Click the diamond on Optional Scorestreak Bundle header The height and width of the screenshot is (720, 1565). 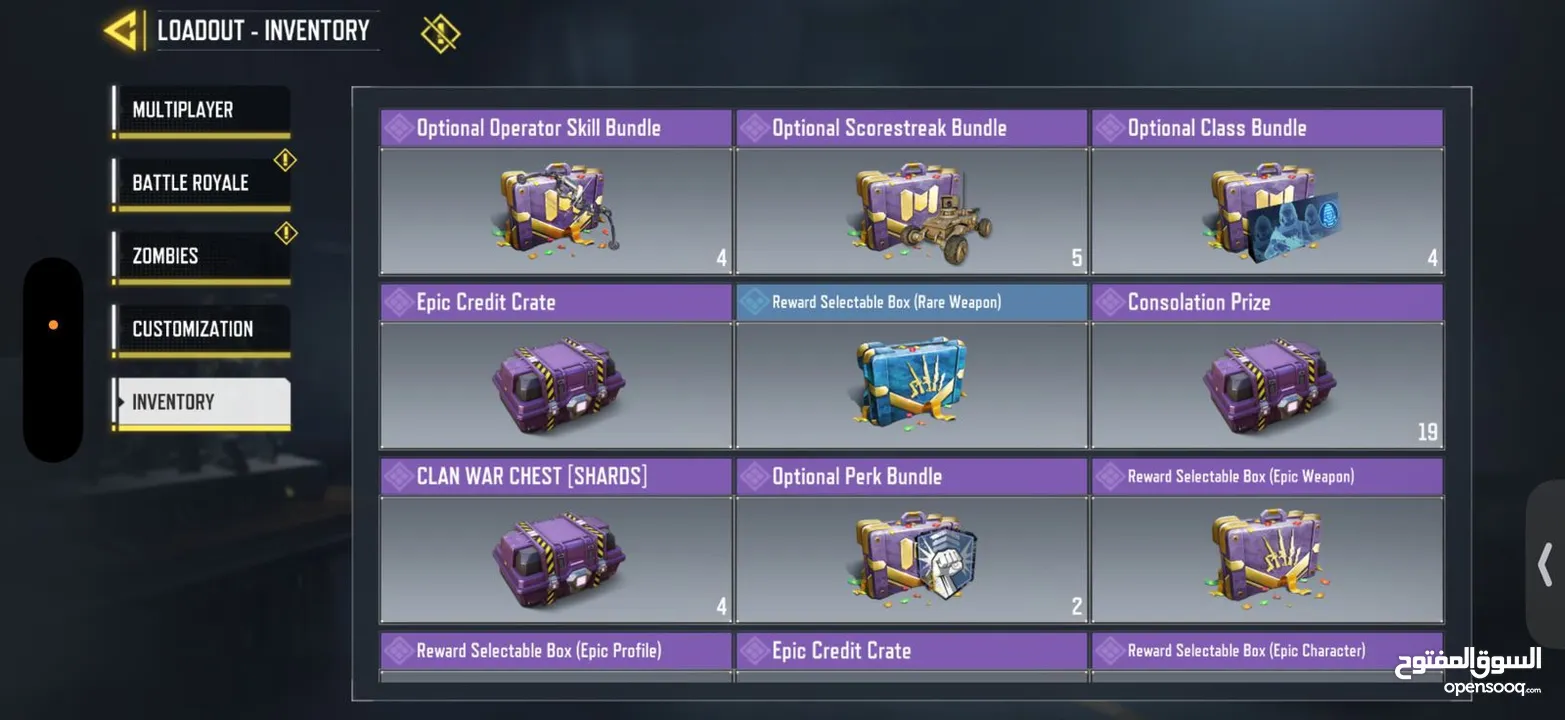coord(754,127)
